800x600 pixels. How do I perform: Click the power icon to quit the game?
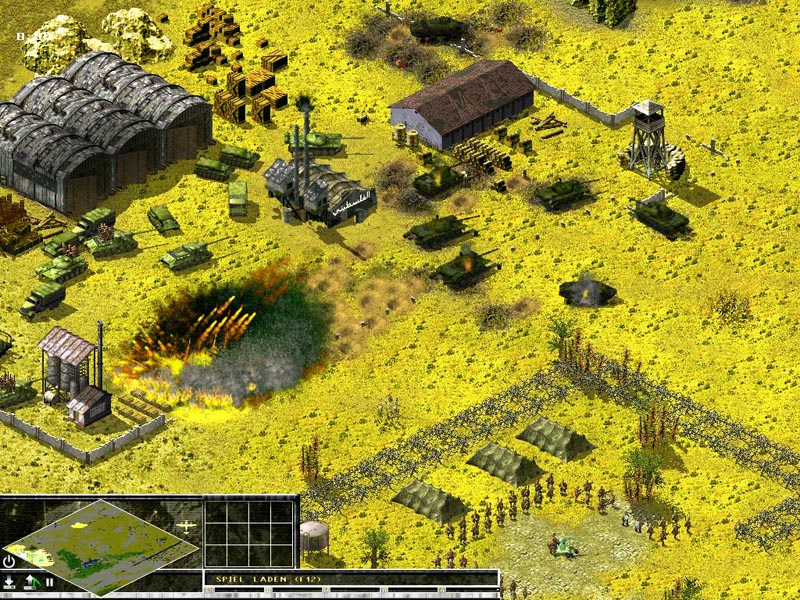tap(9, 563)
